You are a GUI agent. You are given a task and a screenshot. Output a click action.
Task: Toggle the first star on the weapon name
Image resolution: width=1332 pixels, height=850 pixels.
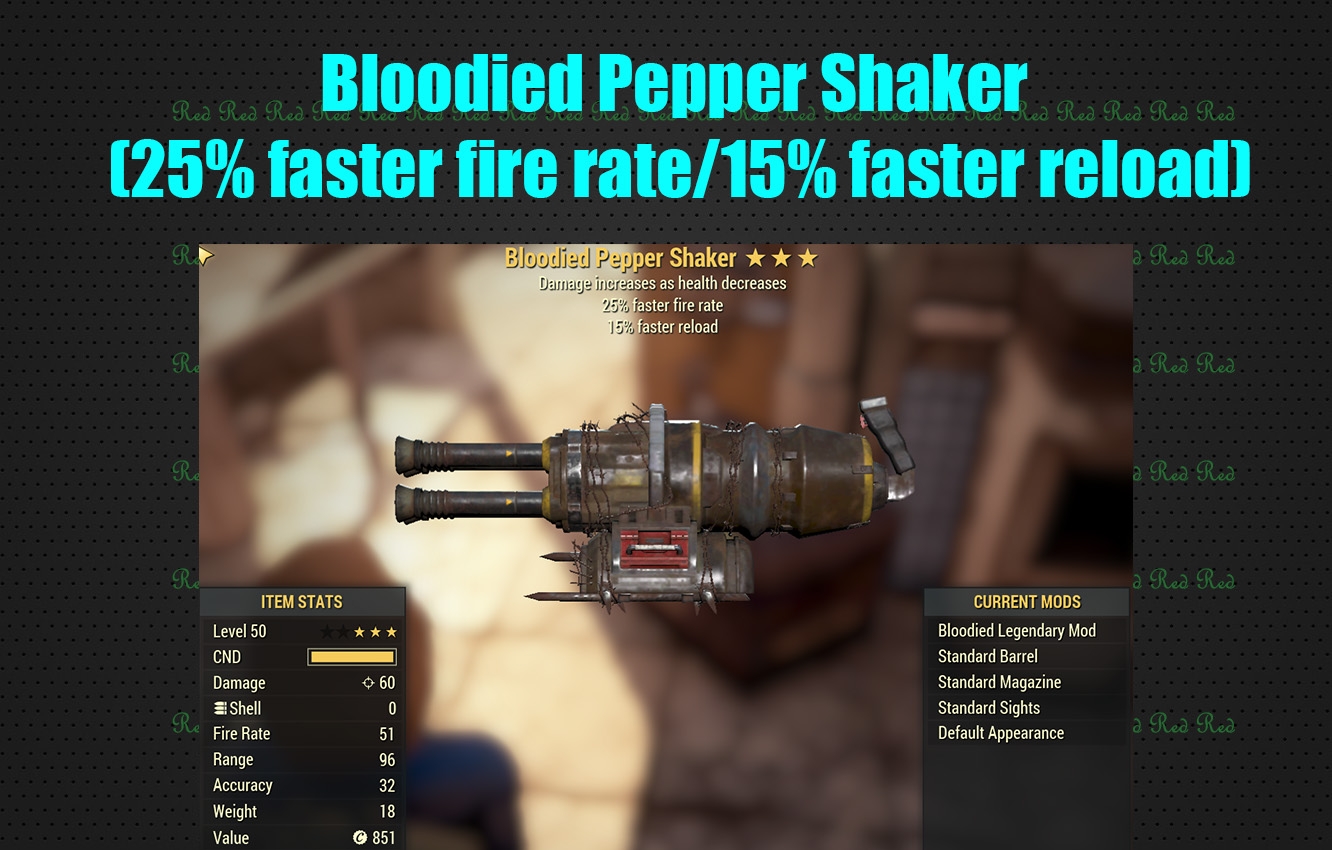coord(757,258)
